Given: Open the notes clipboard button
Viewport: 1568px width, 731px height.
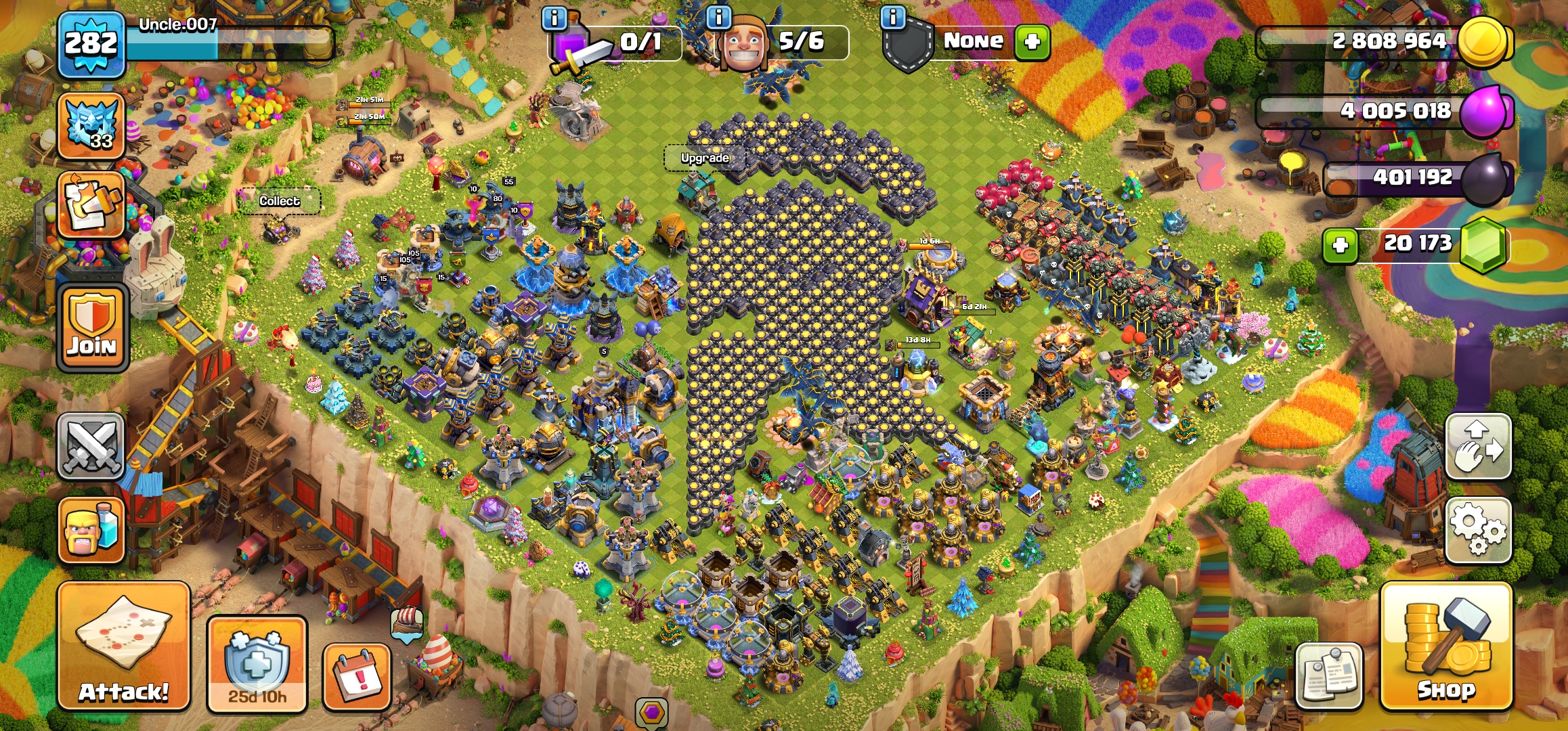Looking at the screenshot, I should 1329,676.
